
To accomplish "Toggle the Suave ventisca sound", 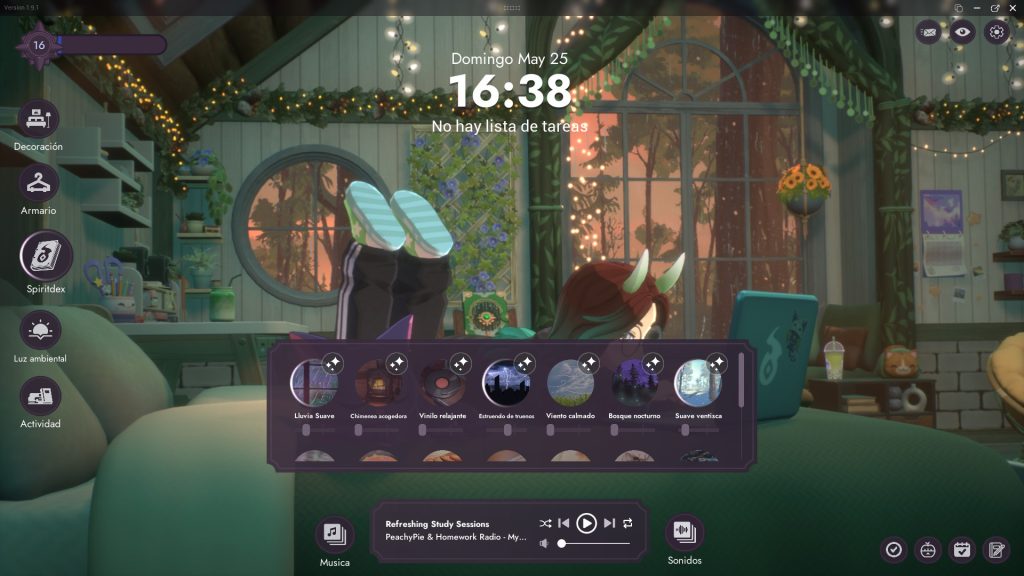I will (698, 383).
